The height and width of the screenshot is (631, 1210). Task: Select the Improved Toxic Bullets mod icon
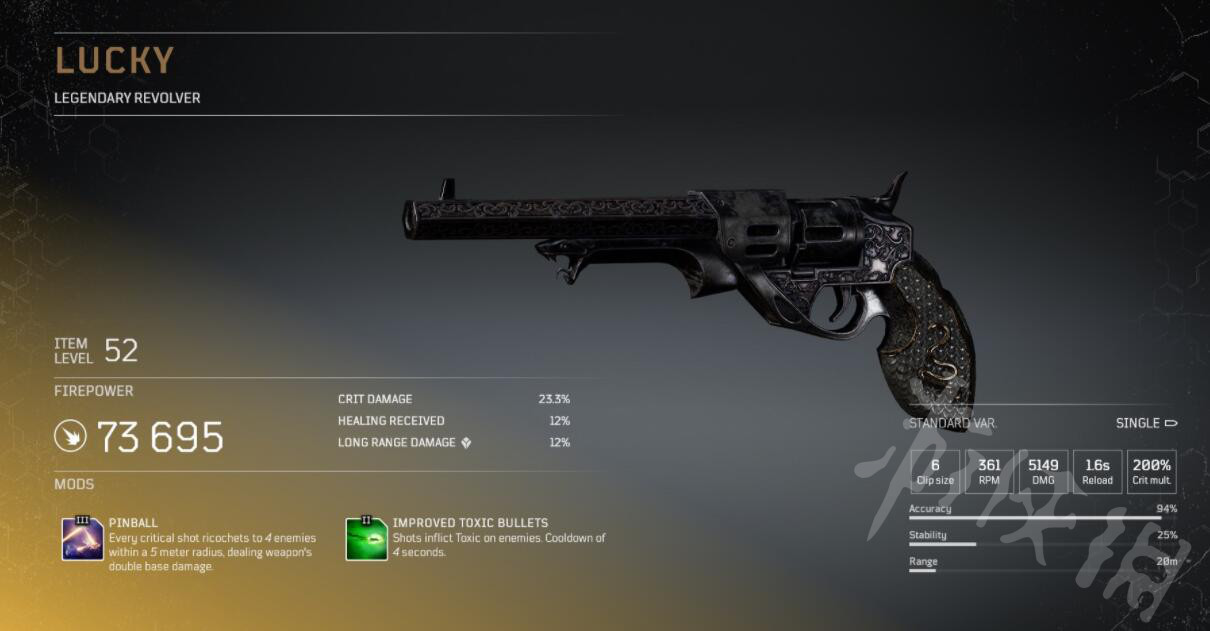point(366,539)
